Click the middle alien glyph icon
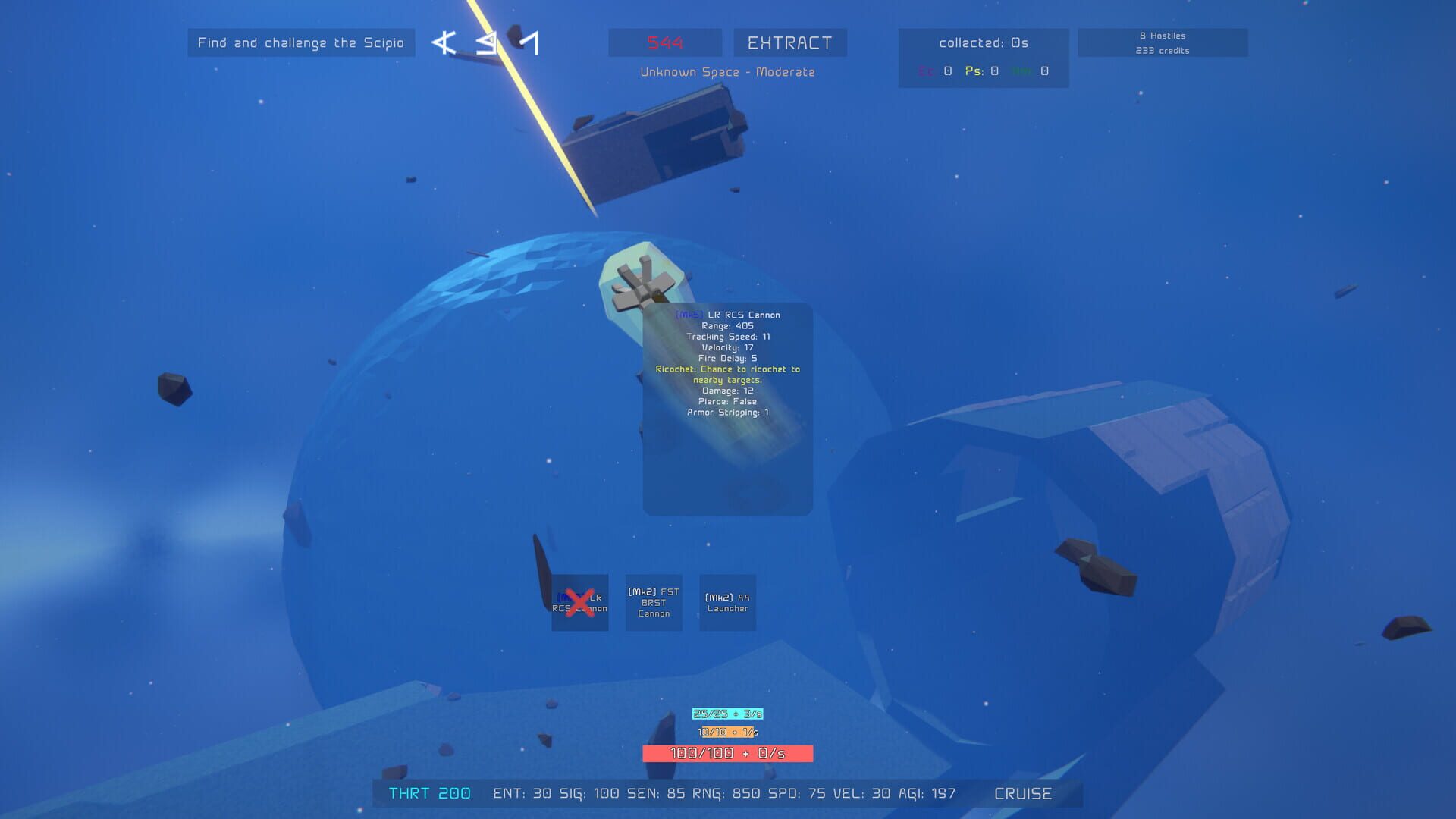 pos(485,43)
